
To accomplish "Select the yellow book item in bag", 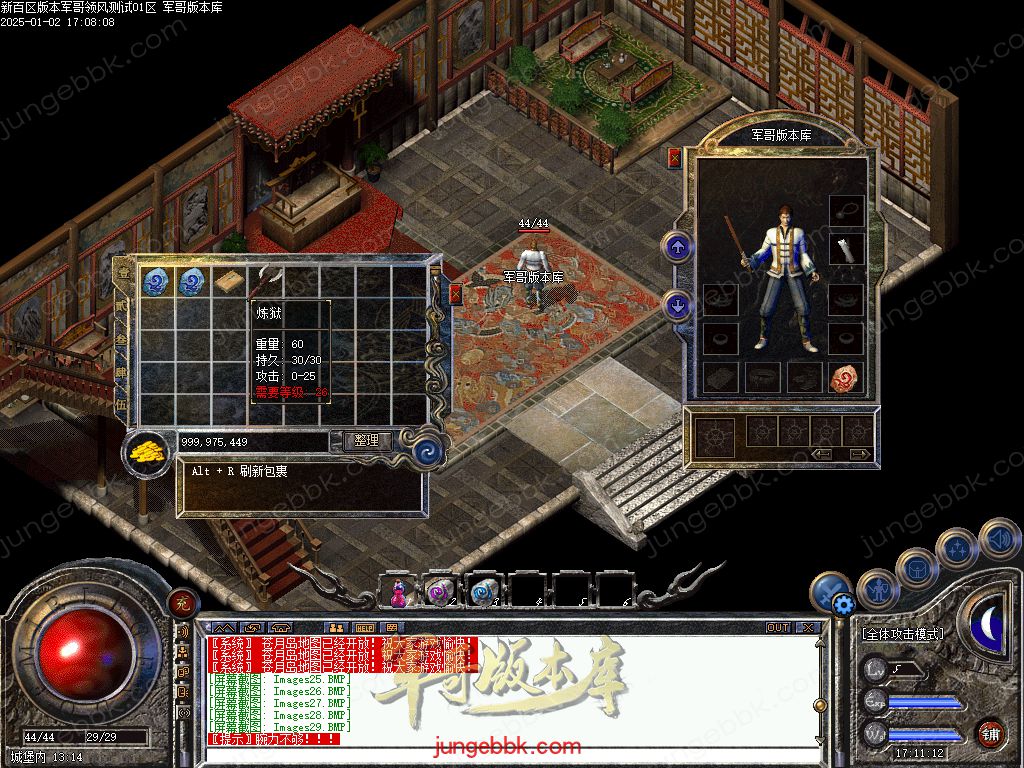I will pyautogui.click(x=232, y=282).
